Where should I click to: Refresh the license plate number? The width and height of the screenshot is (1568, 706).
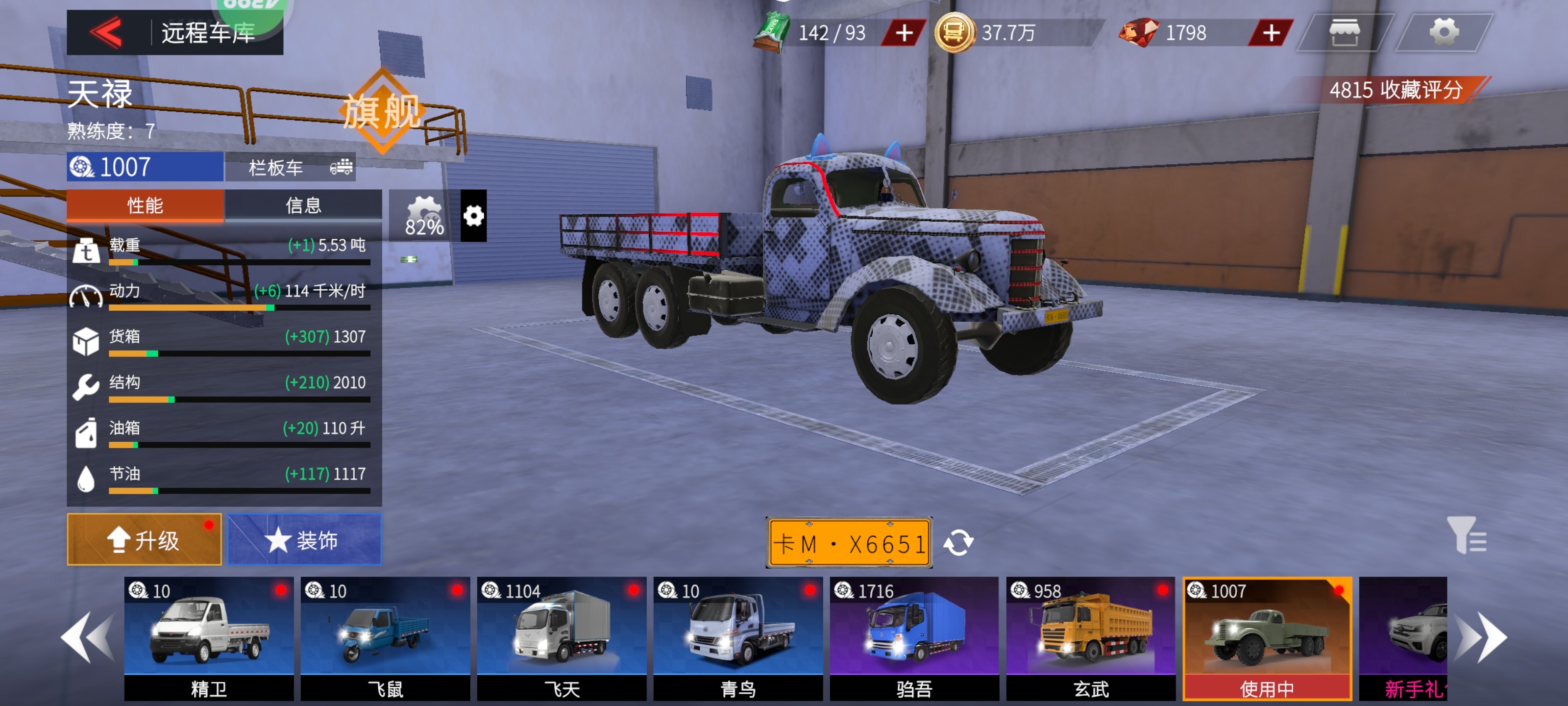pos(958,542)
